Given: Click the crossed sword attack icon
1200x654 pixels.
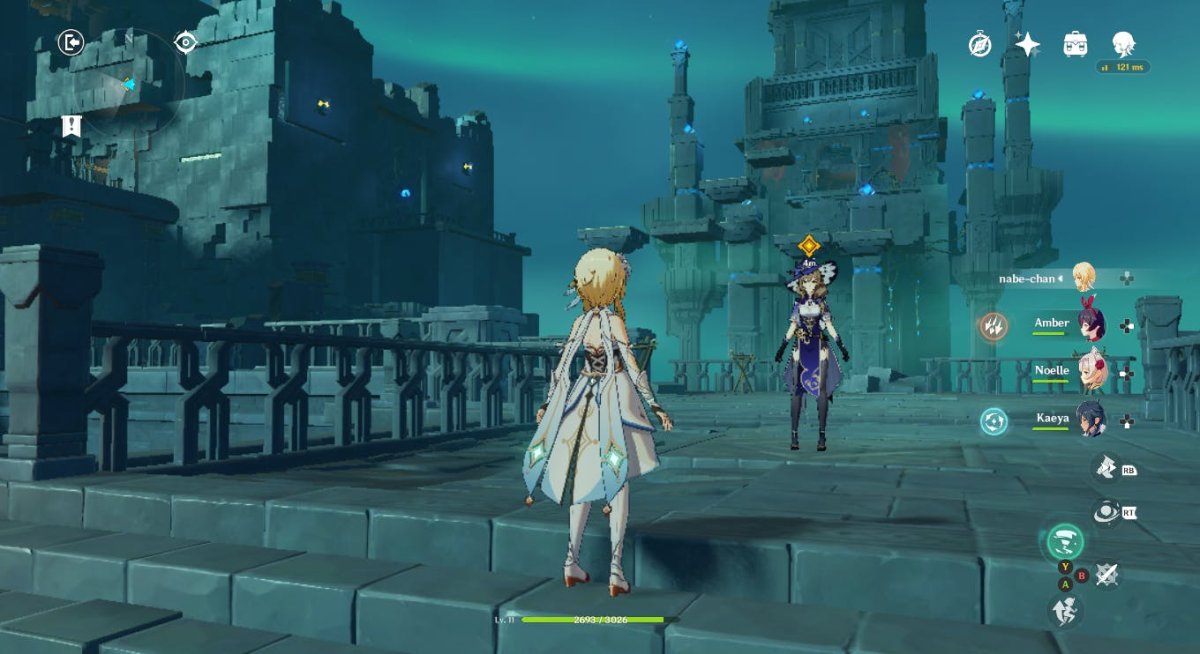Looking at the screenshot, I should [1107, 574].
